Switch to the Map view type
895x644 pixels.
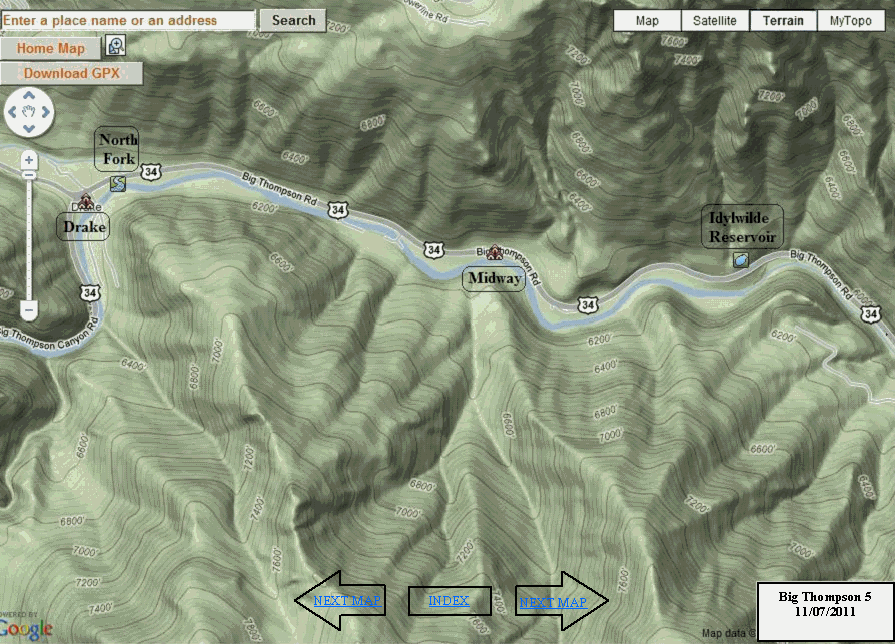click(x=647, y=20)
